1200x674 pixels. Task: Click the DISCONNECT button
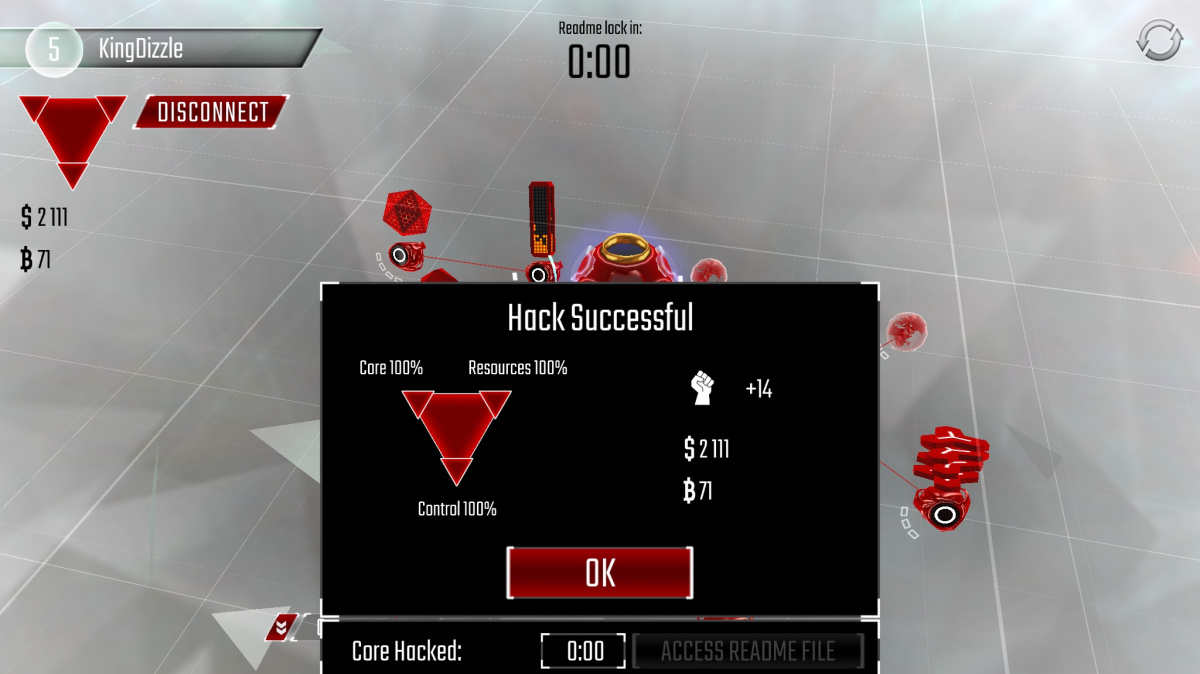coord(212,112)
